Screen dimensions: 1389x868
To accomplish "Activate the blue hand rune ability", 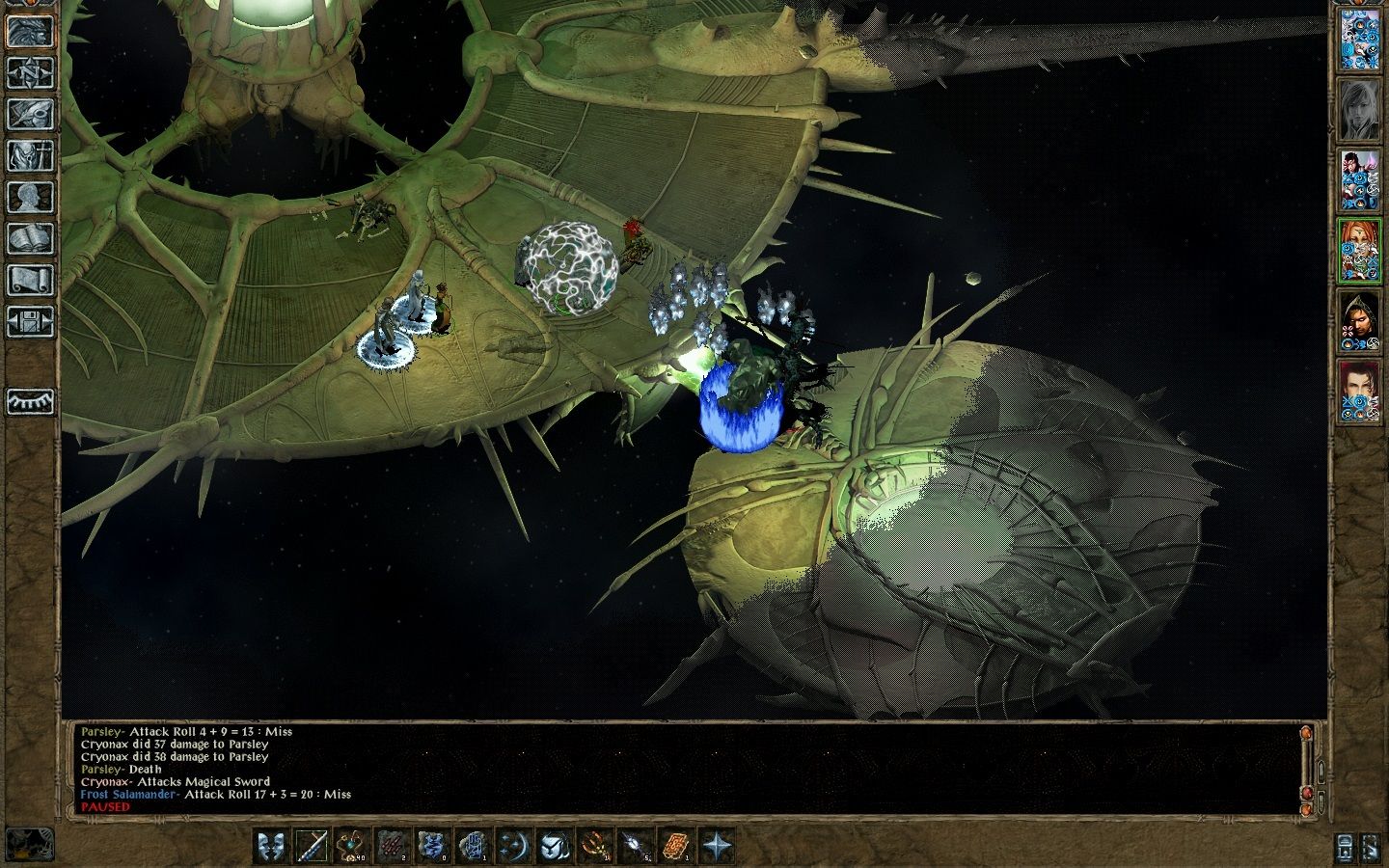I will coord(474,846).
